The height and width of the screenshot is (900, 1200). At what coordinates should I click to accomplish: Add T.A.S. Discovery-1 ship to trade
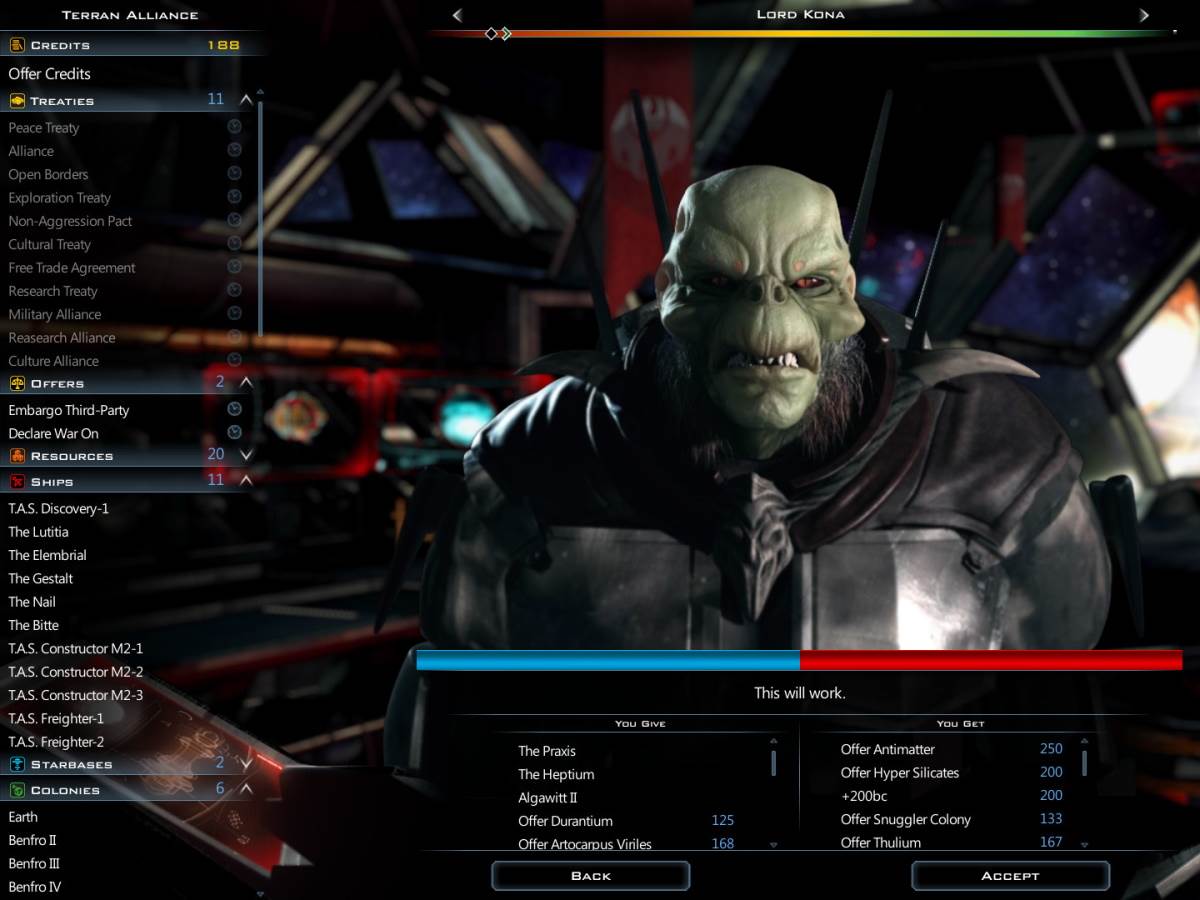point(59,508)
